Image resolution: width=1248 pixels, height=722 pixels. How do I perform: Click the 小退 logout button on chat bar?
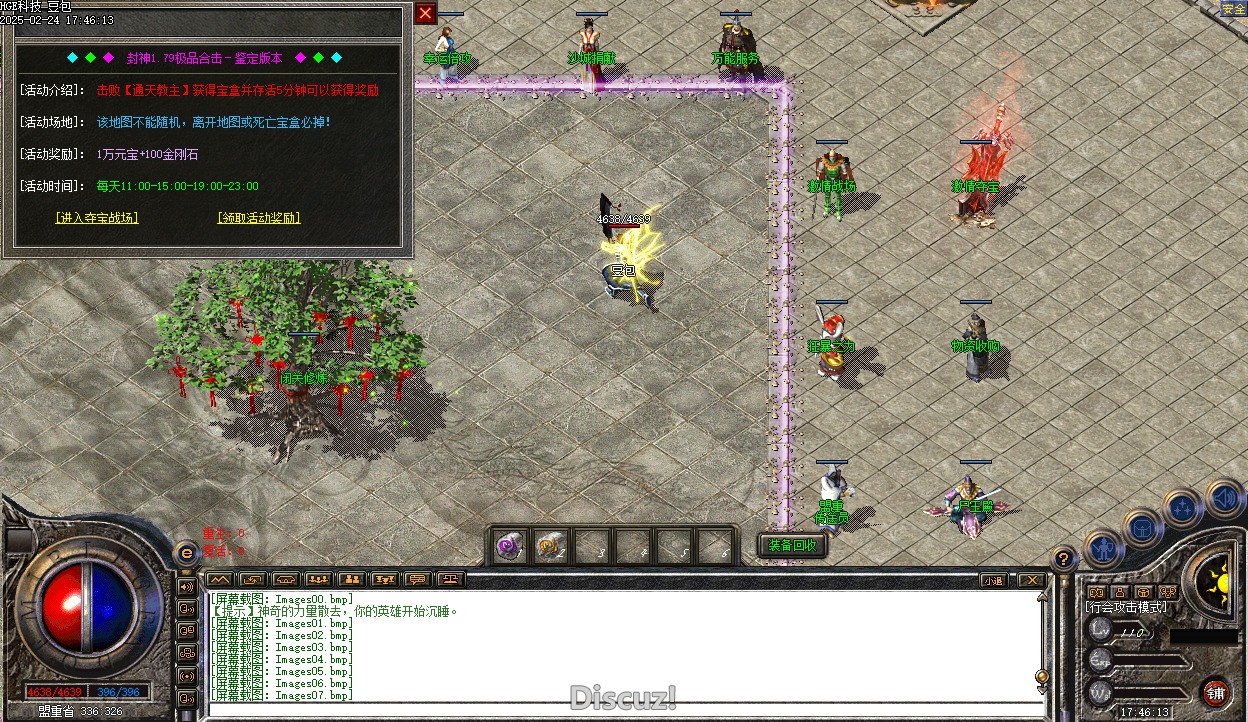pos(992,580)
